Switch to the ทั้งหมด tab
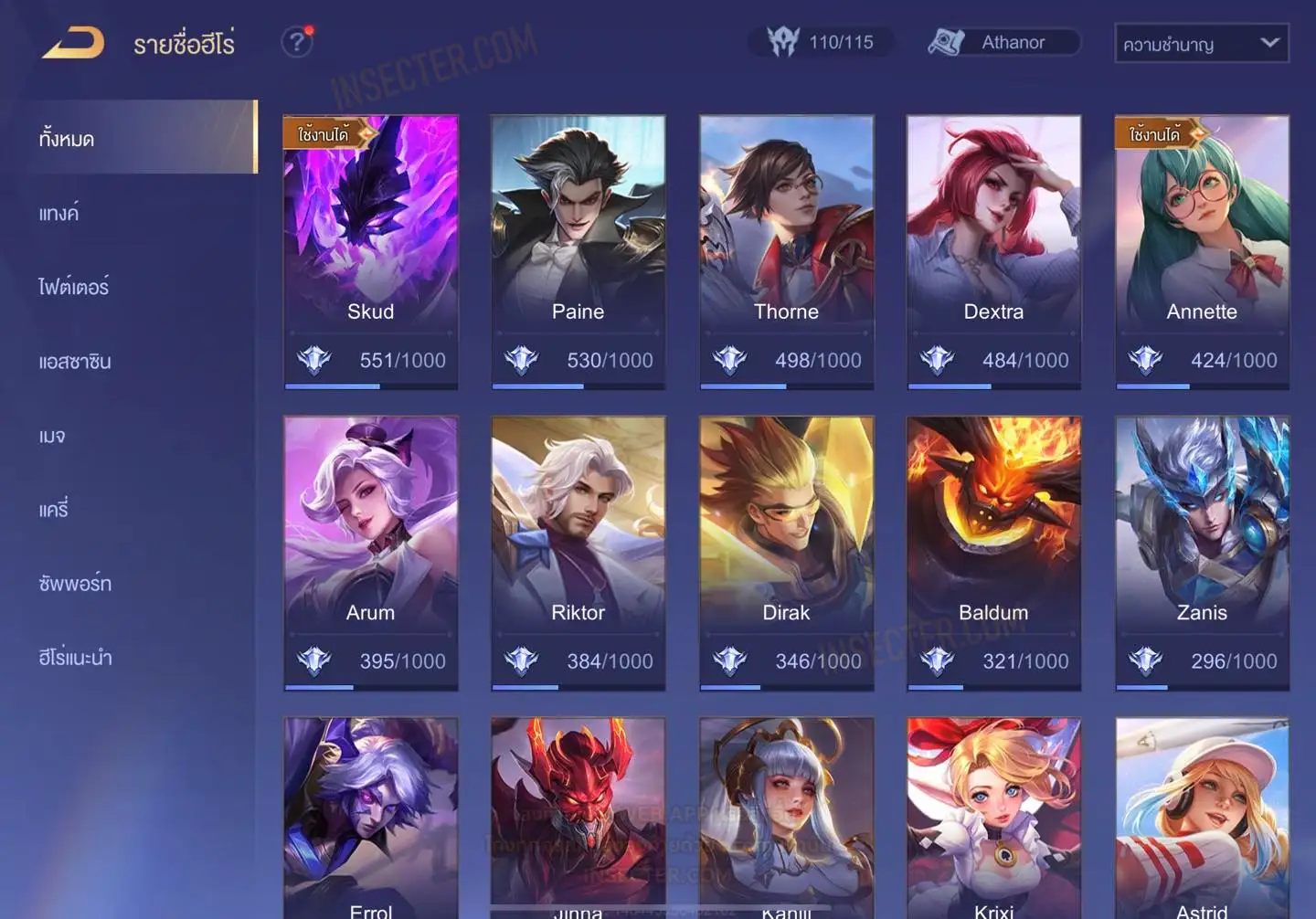The height and width of the screenshot is (919, 1316). click(68, 139)
